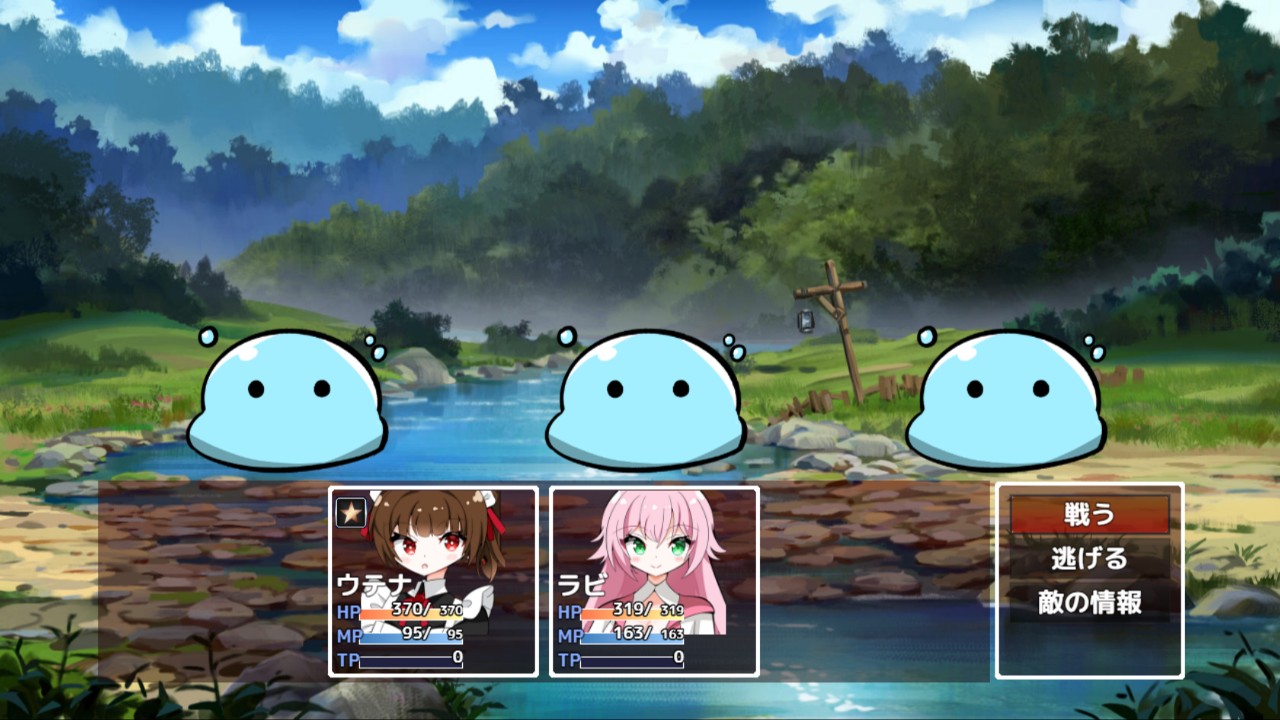Screen dimensions: 1280x720
Task: Expand the battle command window
Action: [x=1089, y=580]
